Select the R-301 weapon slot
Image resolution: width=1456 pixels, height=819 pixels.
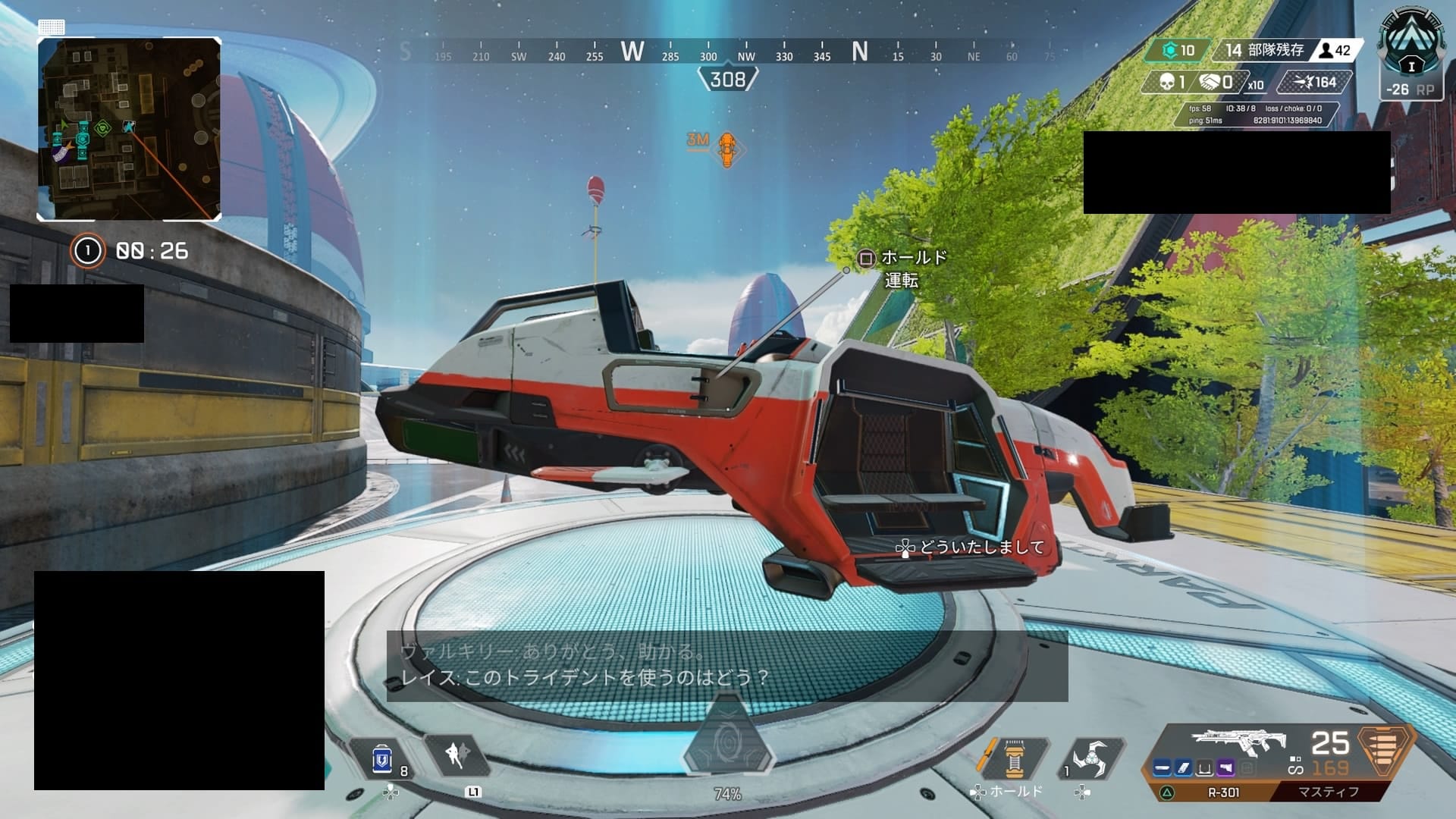tap(1224, 791)
